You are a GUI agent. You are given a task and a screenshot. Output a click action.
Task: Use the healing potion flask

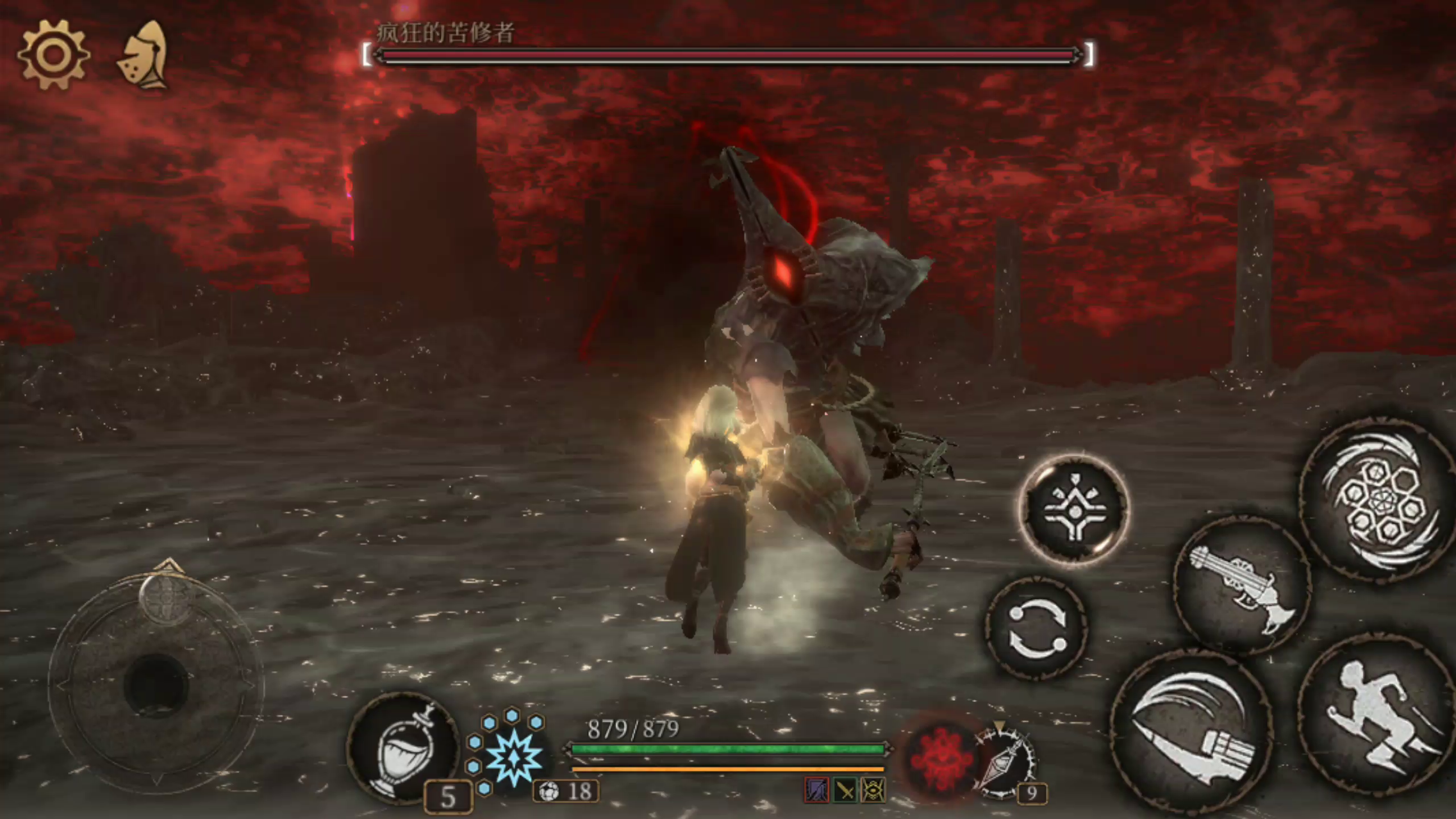click(x=403, y=746)
